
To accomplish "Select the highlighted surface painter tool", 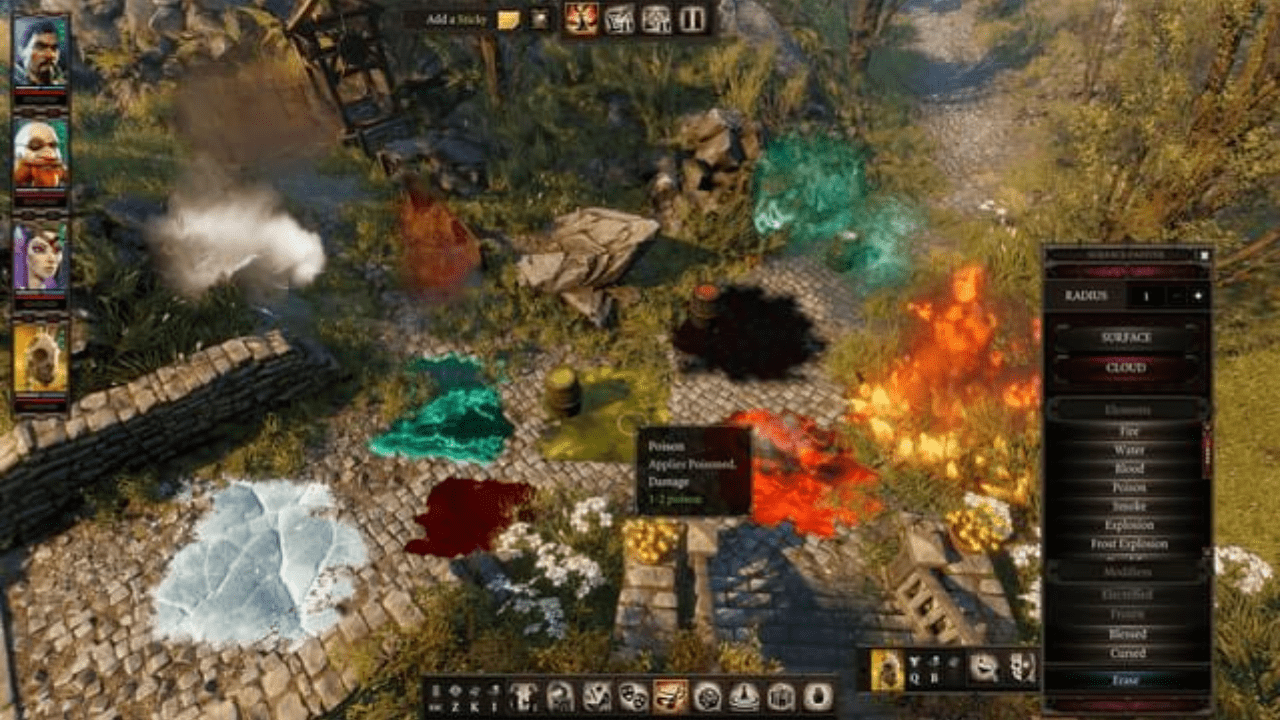I will [670, 696].
